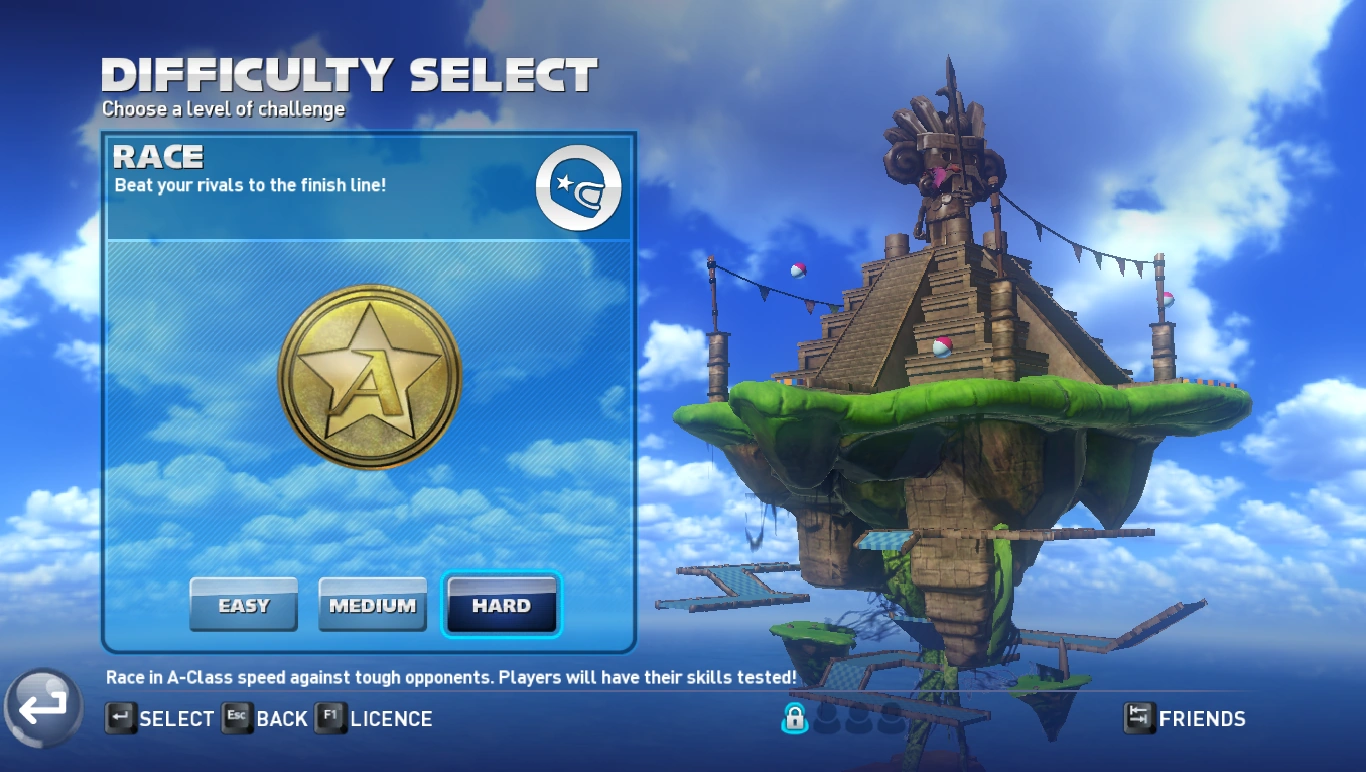Open the Friends list
The image size is (1366, 772).
click(1185, 718)
